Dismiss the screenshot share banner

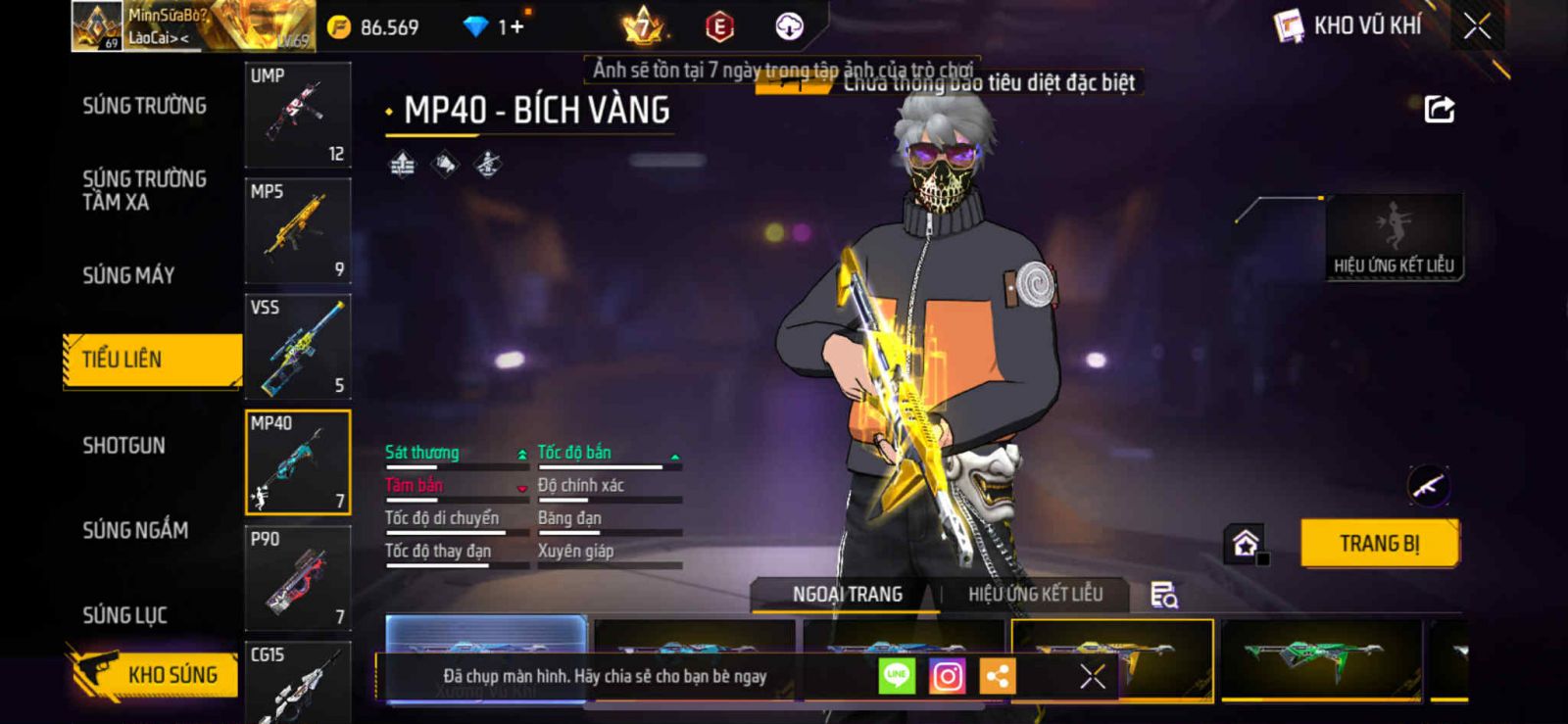tap(1092, 676)
